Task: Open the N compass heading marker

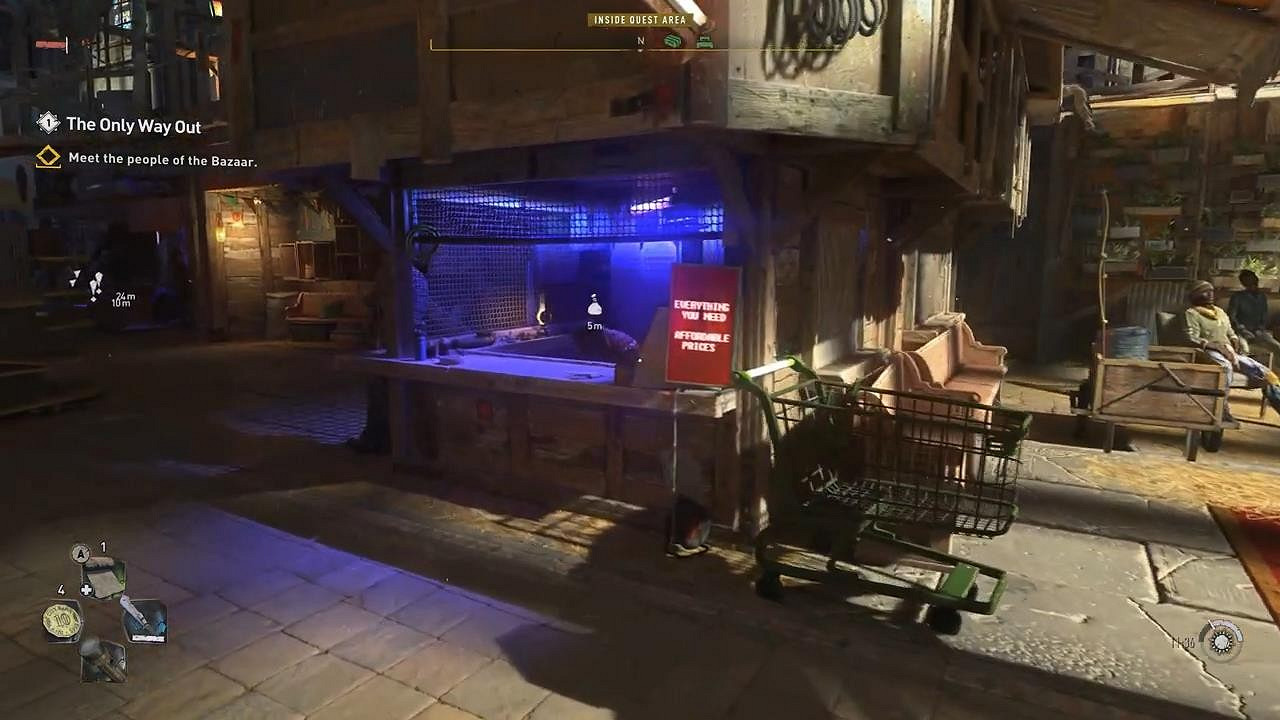Action: [x=642, y=42]
